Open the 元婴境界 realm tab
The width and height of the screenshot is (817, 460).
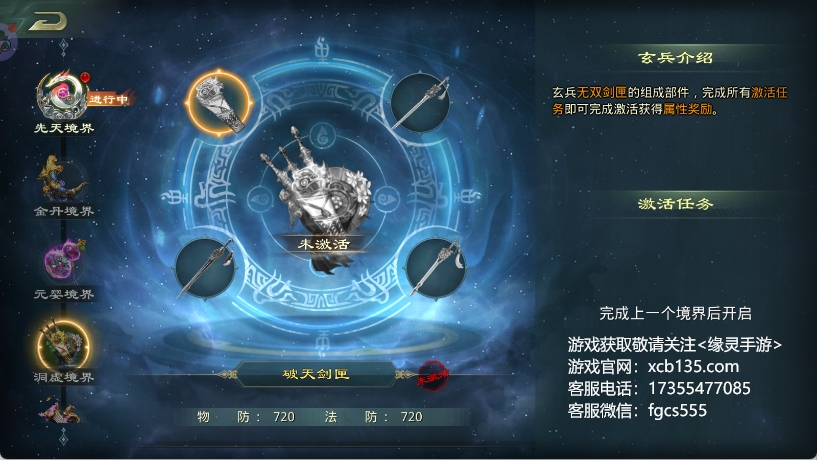[62, 262]
